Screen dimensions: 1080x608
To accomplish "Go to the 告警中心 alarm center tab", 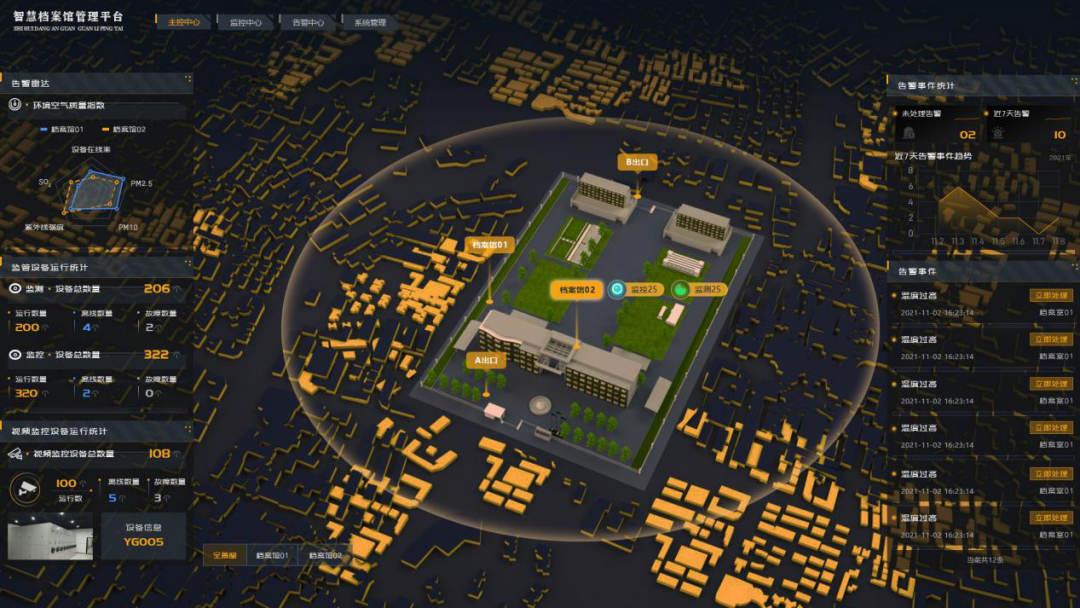I will point(308,22).
